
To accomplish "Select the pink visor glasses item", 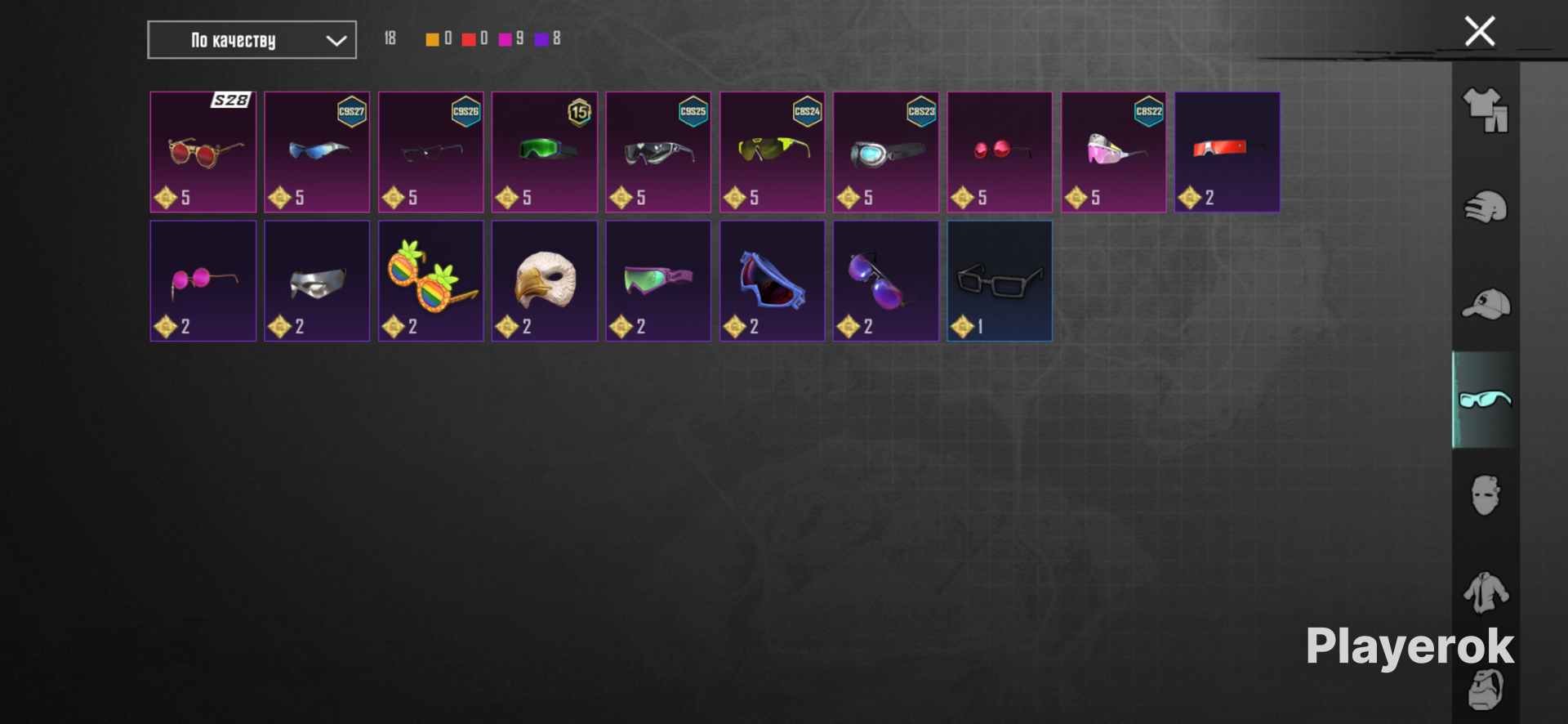I will (x=1114, y=152).
